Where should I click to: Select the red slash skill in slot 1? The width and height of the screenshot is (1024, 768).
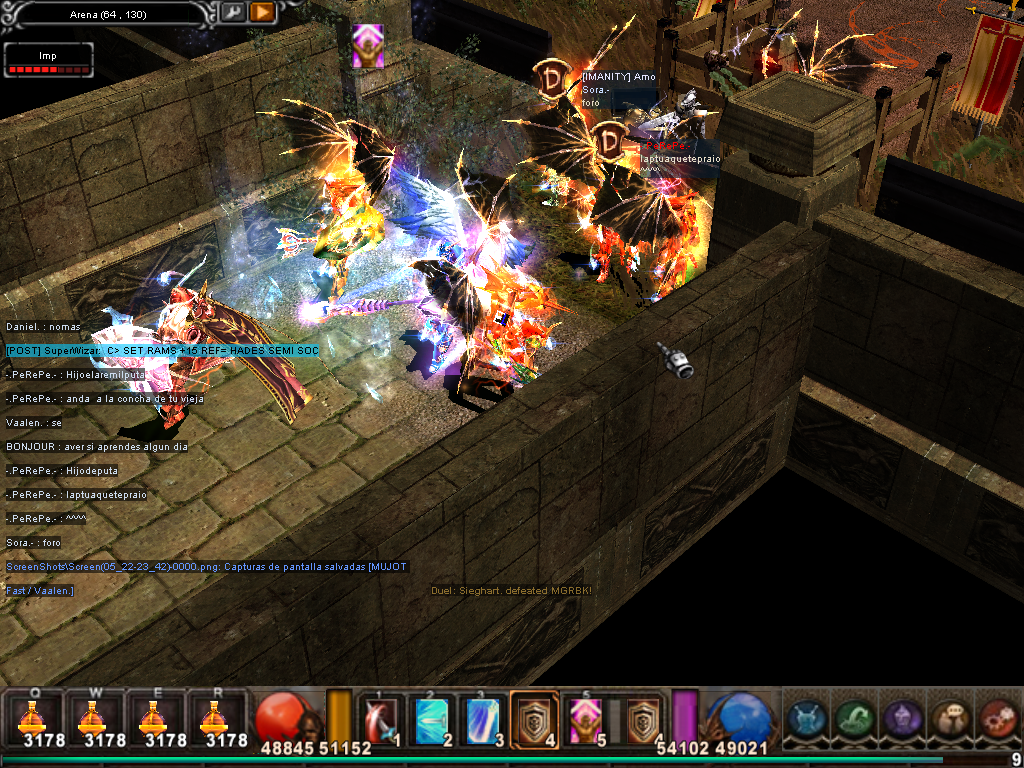pyautogui.click(x=382, y=720)
